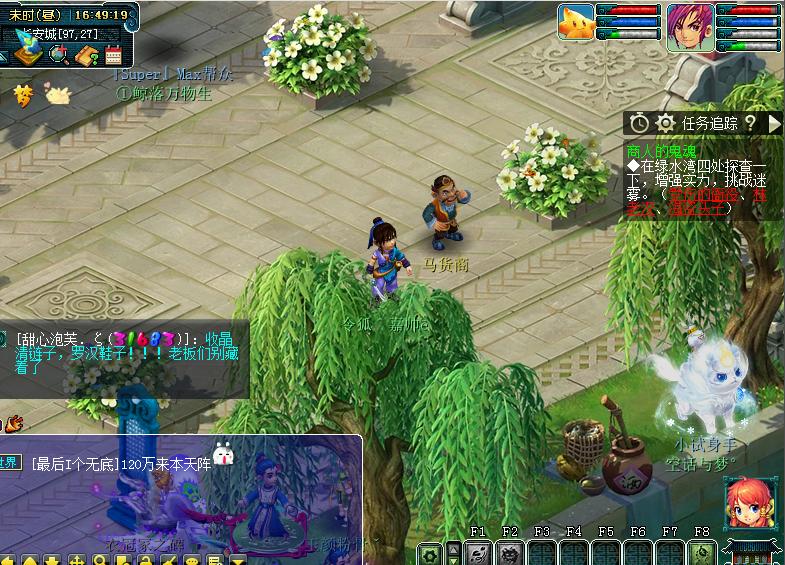Open the guide book with question mark

(x=86, y=55)
